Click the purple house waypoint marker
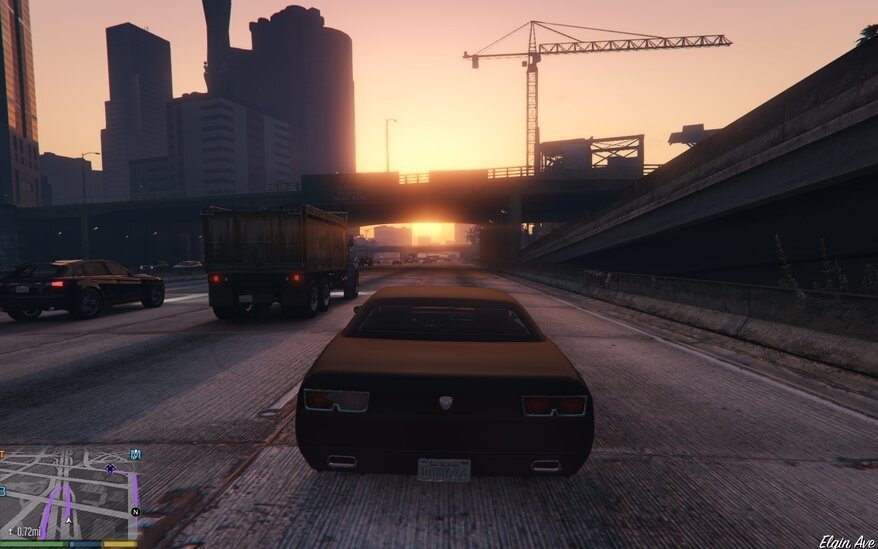 click(109, 468)
